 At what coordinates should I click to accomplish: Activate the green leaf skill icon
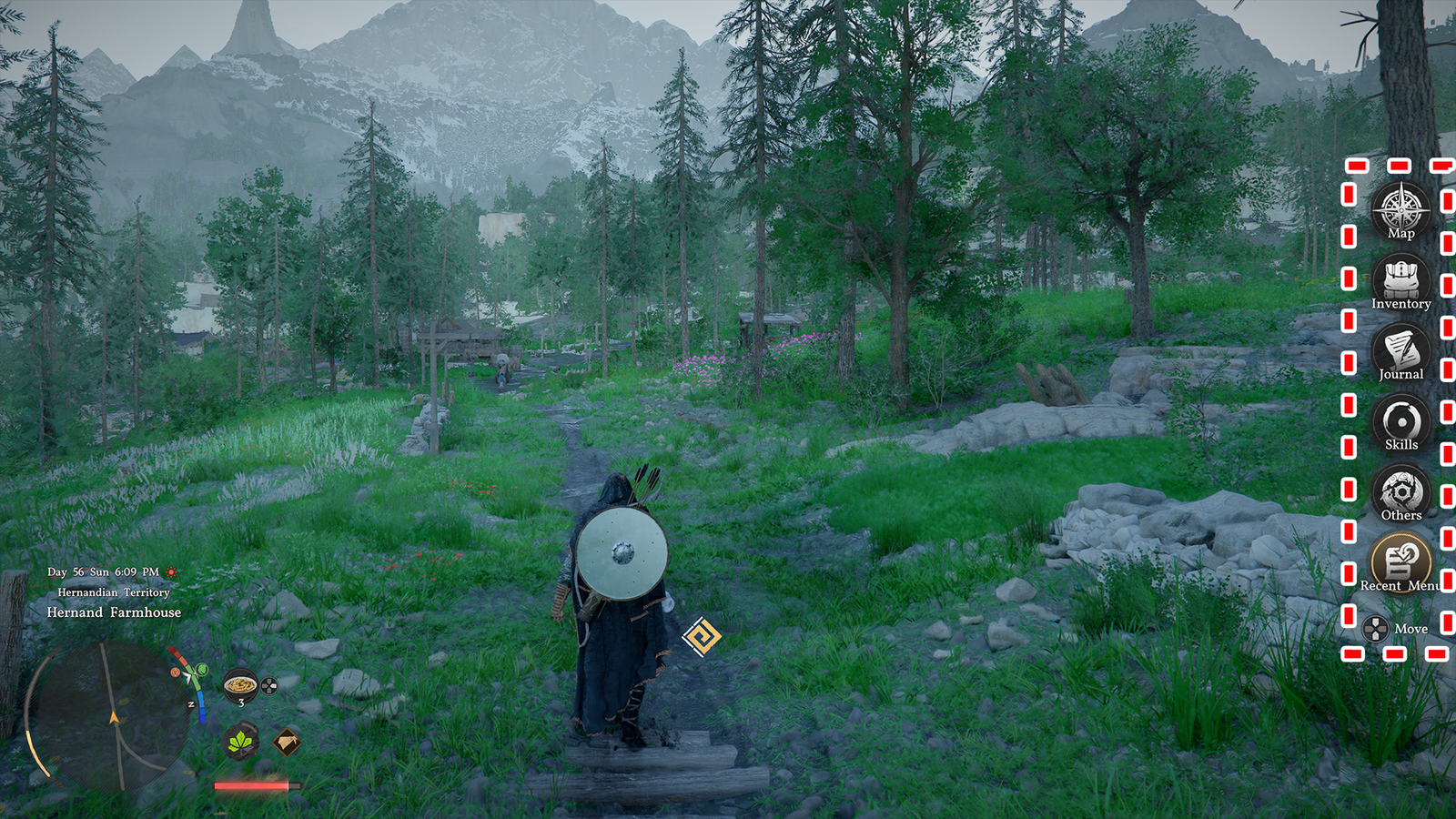(x=240, y=742)
